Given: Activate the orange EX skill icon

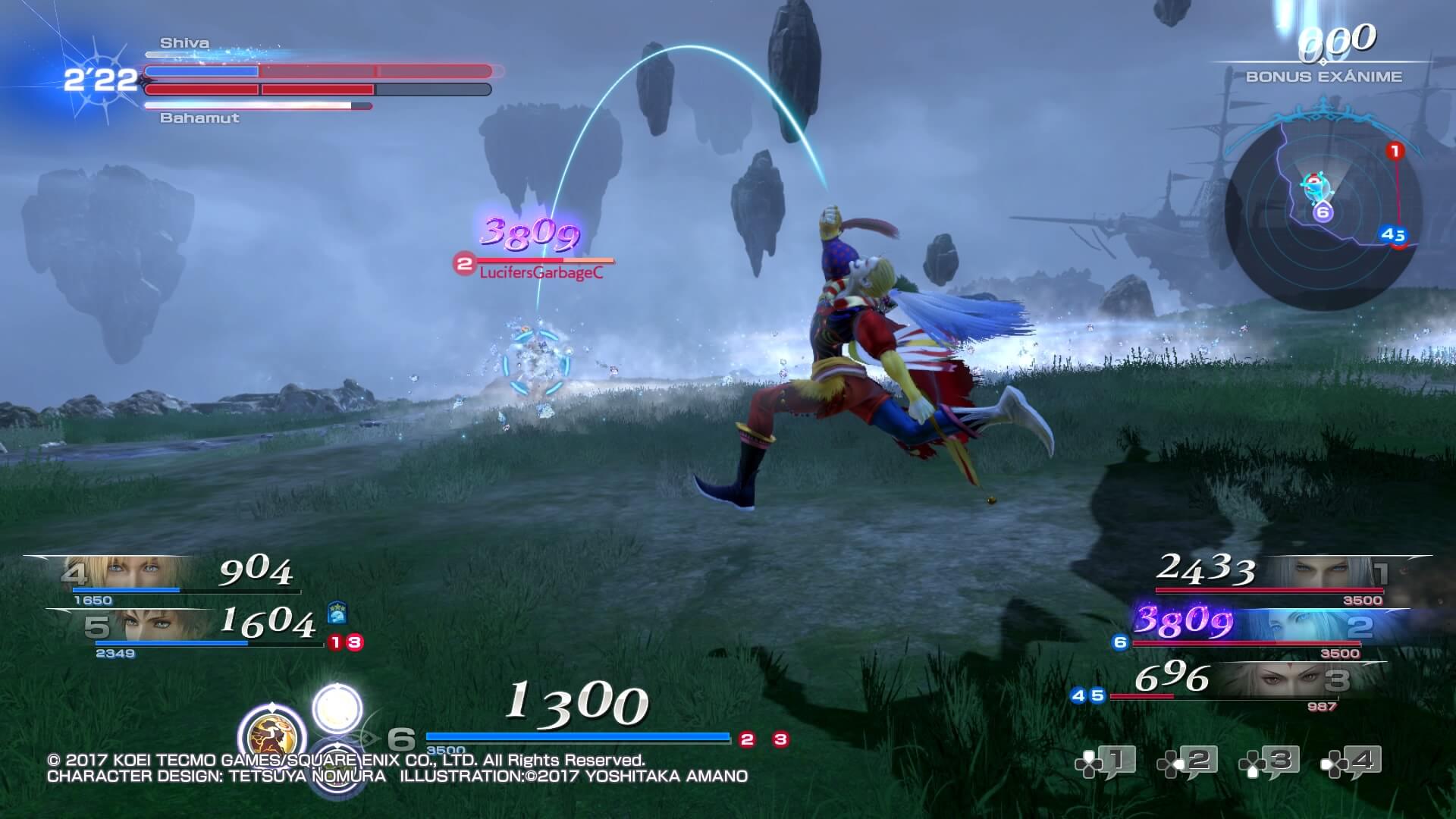Looking at the screenshot, I should click(271, 736).
